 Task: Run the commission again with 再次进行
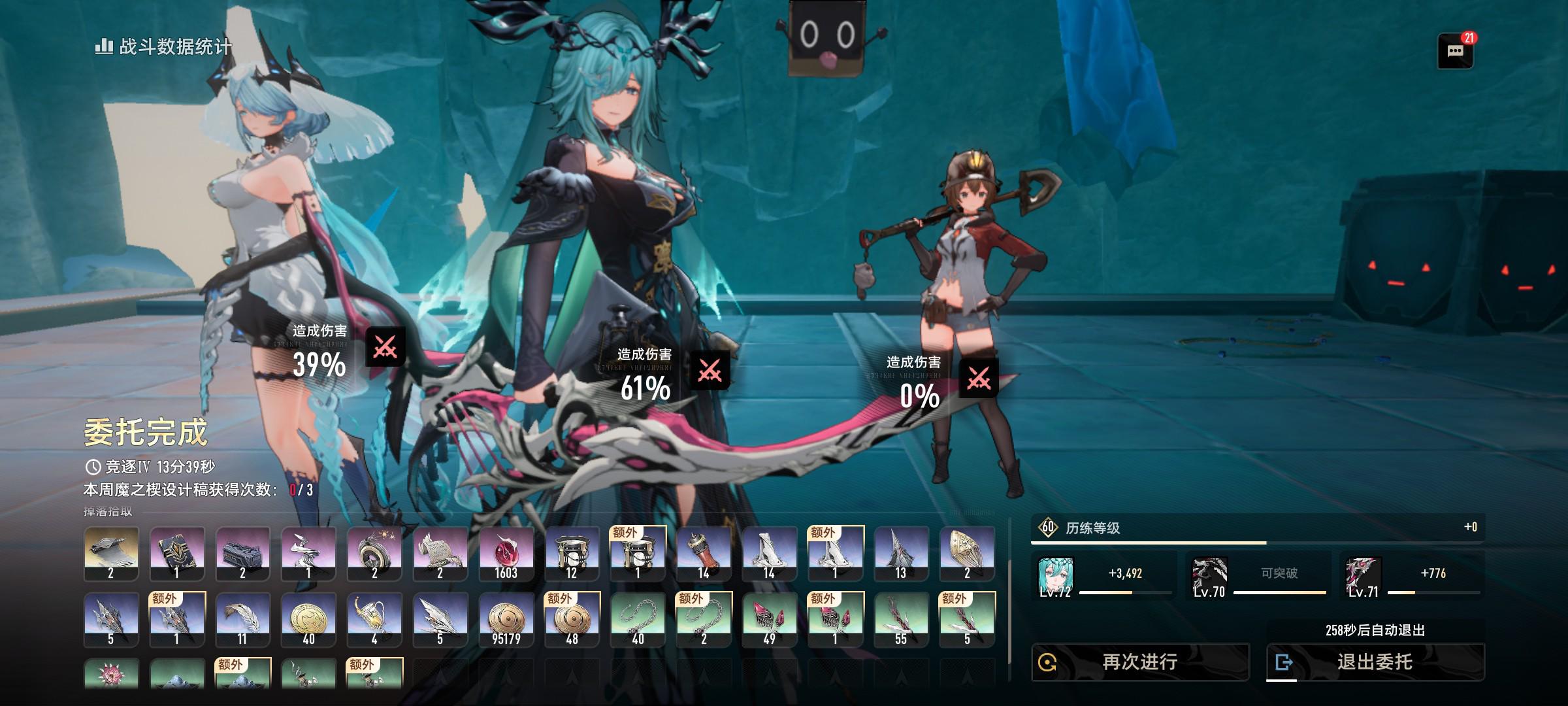coord(1139,662)
